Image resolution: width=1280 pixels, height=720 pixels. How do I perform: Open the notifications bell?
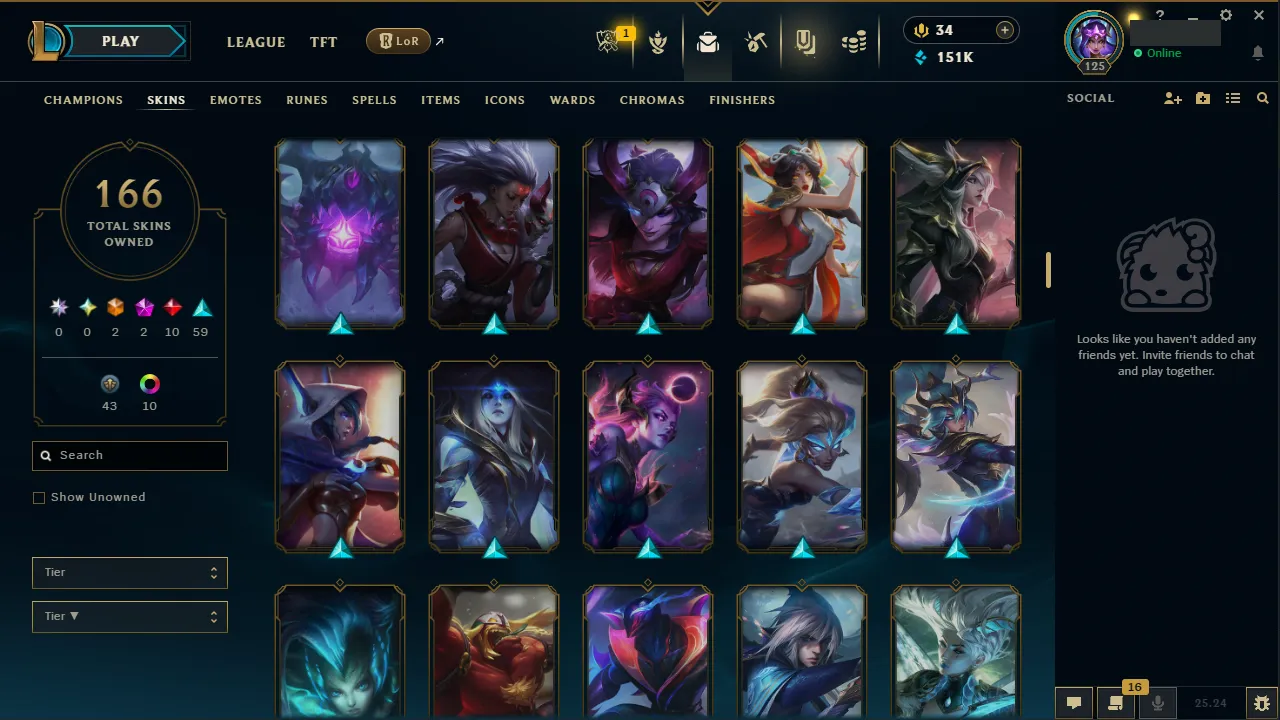1258,53
